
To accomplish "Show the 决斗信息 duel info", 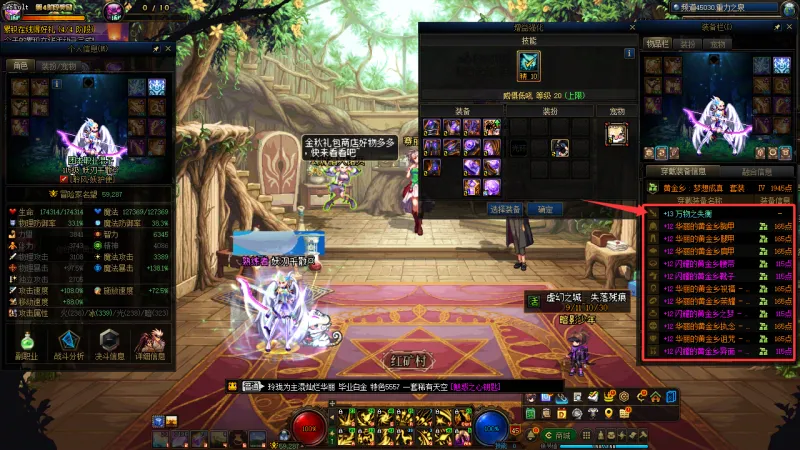I will tap(109, 343).
